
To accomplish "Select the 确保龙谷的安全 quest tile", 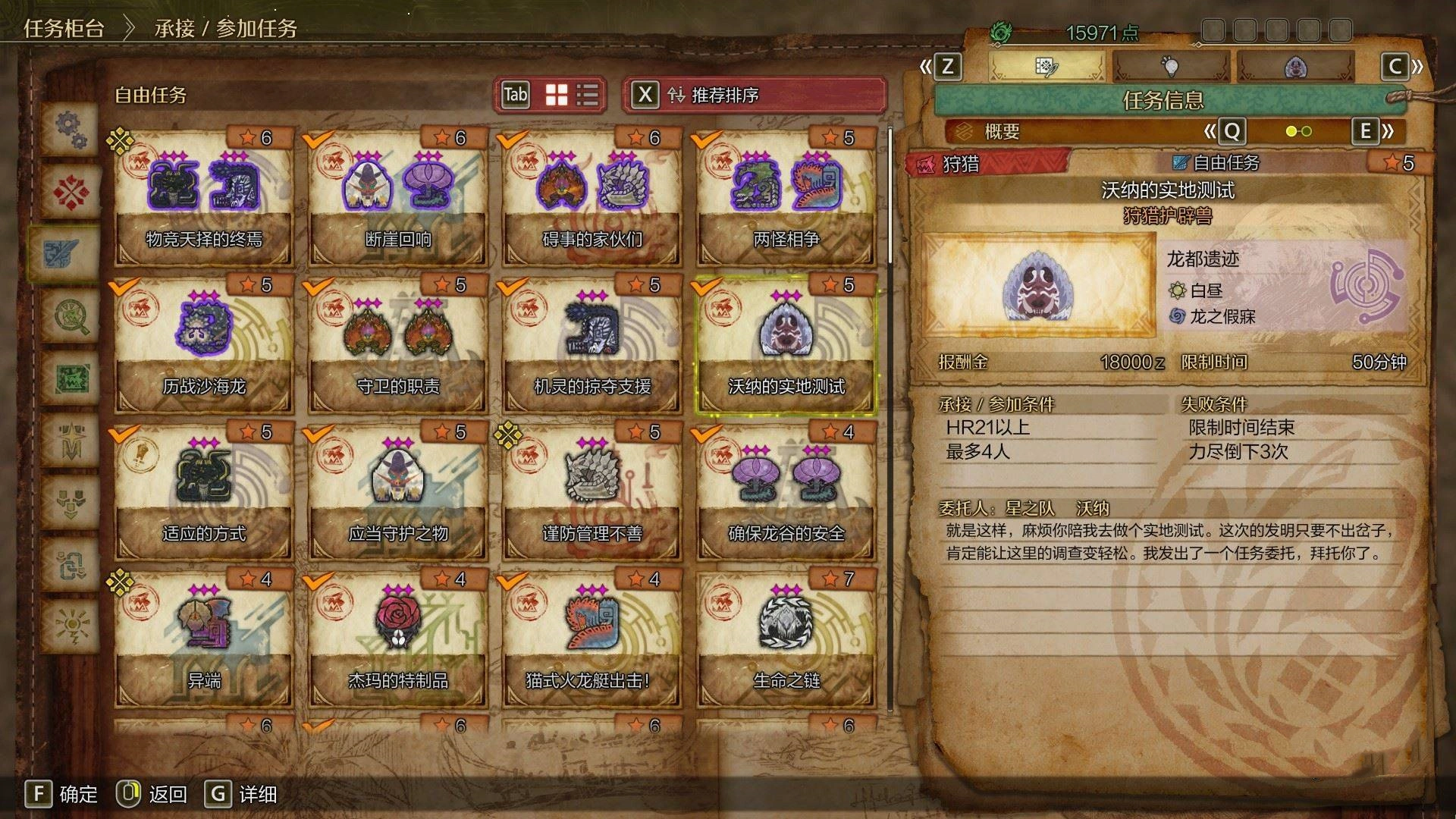I will click(x=786, y=493).
